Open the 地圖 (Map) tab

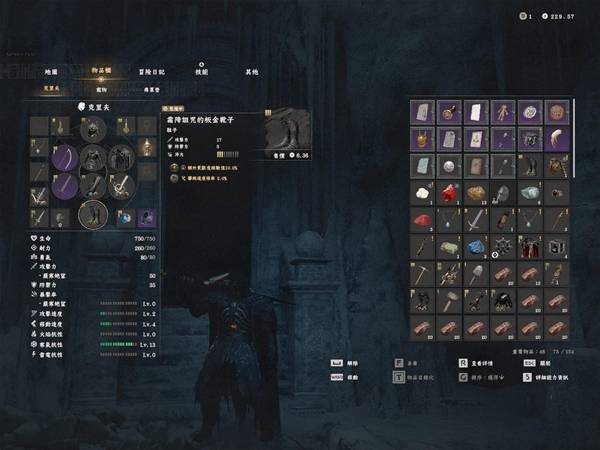(51, 72)
